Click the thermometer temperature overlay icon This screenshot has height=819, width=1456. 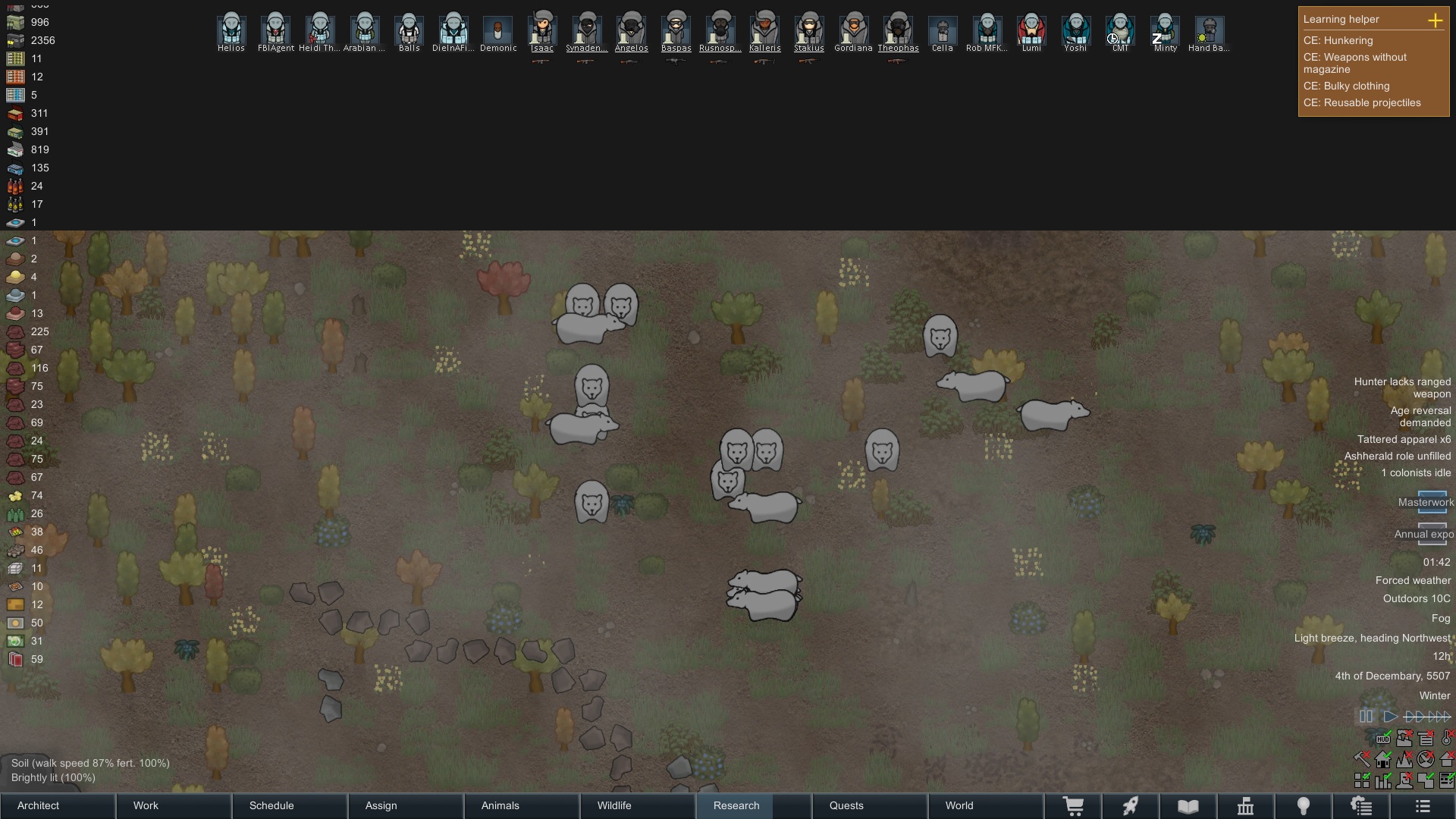point(1445,738)
